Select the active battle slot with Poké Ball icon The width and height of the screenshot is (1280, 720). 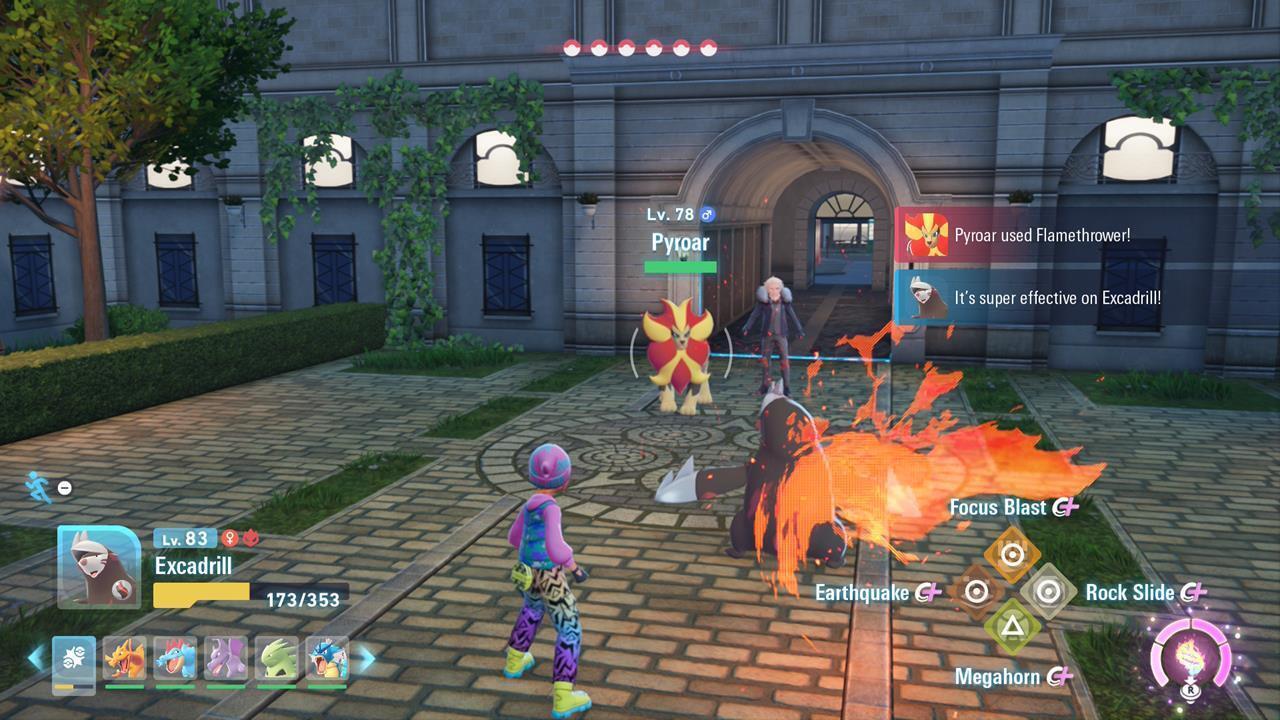click(73, 660)
